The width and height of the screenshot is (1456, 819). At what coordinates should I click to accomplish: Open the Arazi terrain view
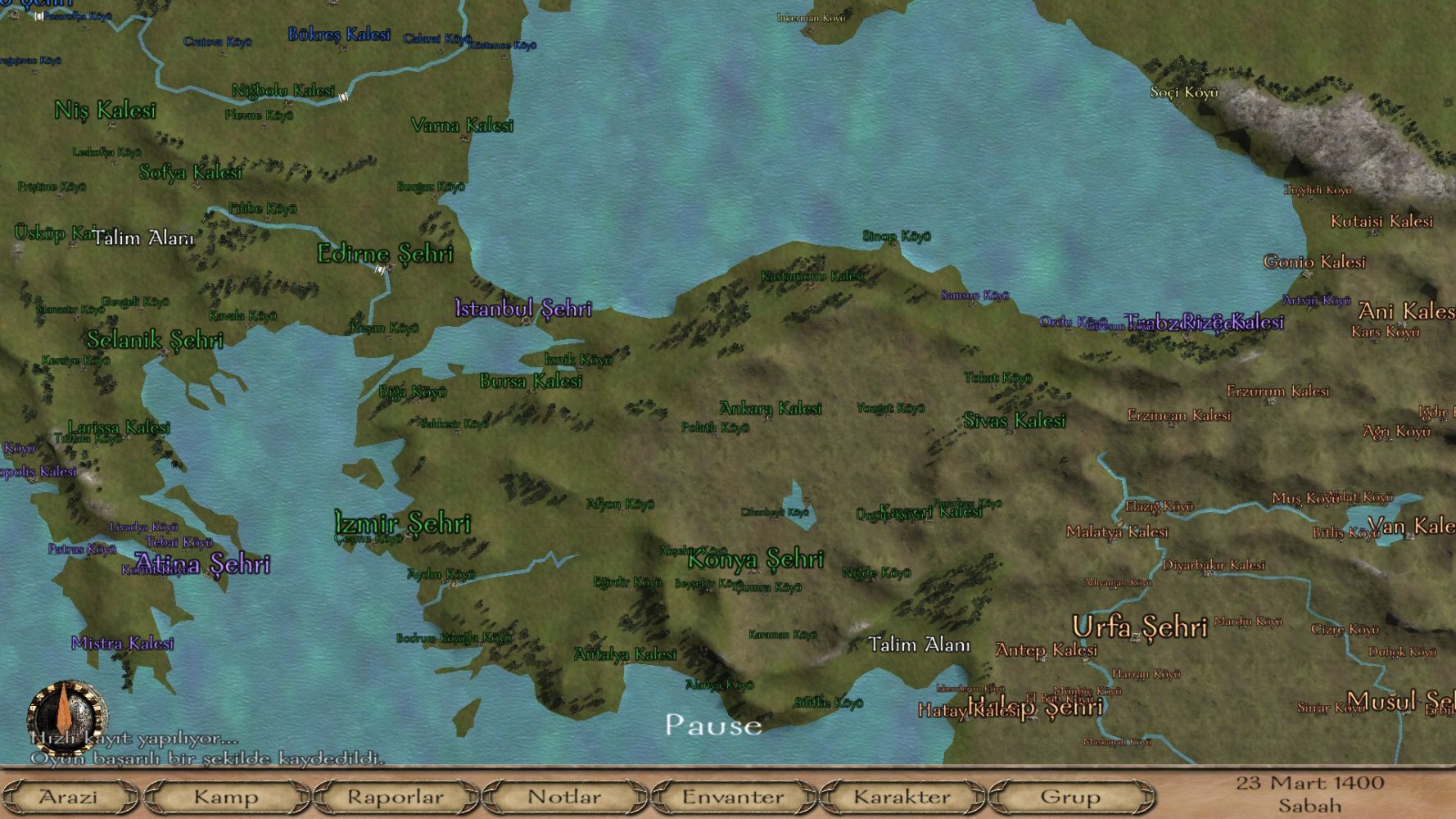click(69, 796)
